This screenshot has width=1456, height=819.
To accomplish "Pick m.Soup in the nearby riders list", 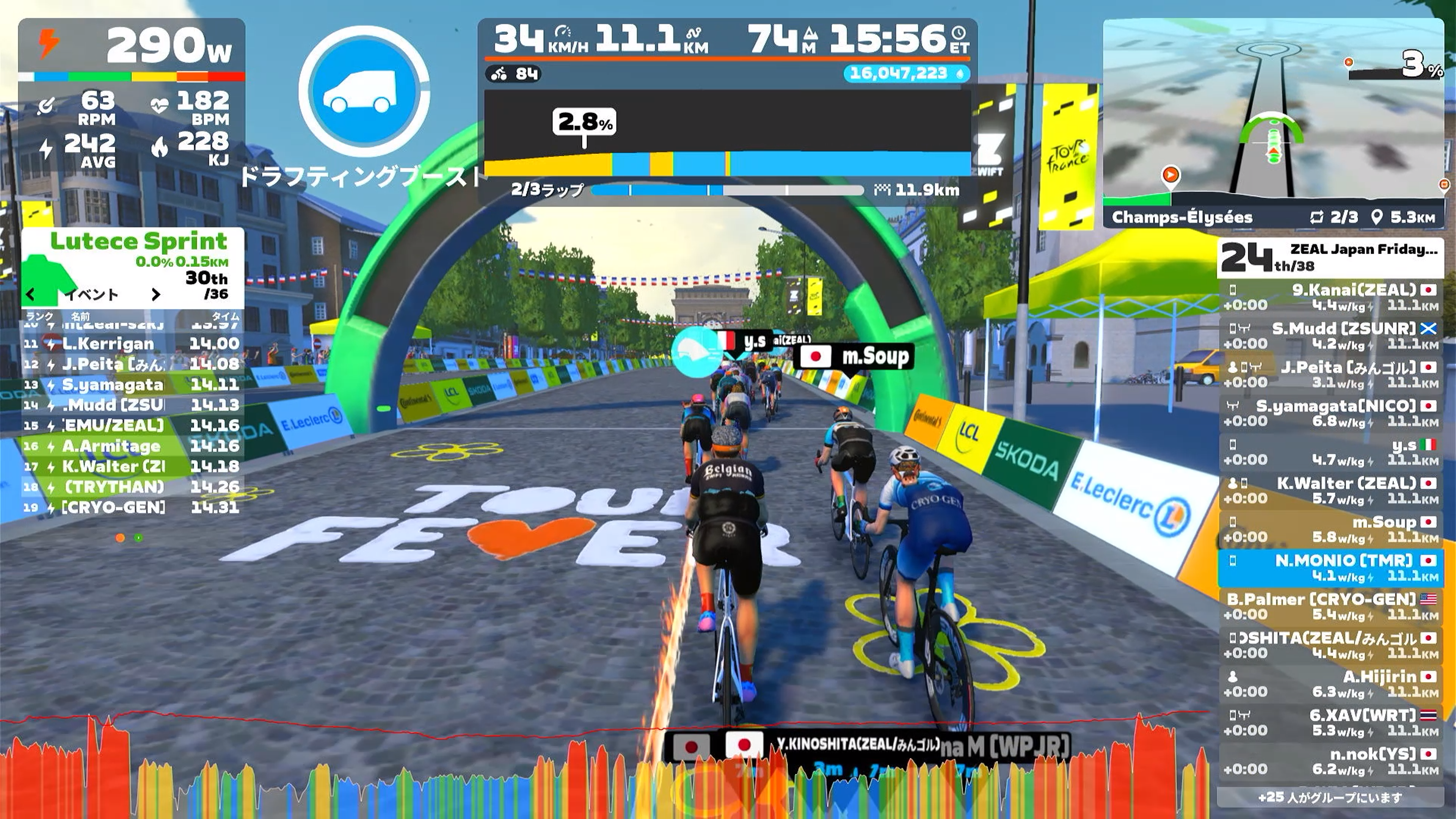I will [1330, 529].
